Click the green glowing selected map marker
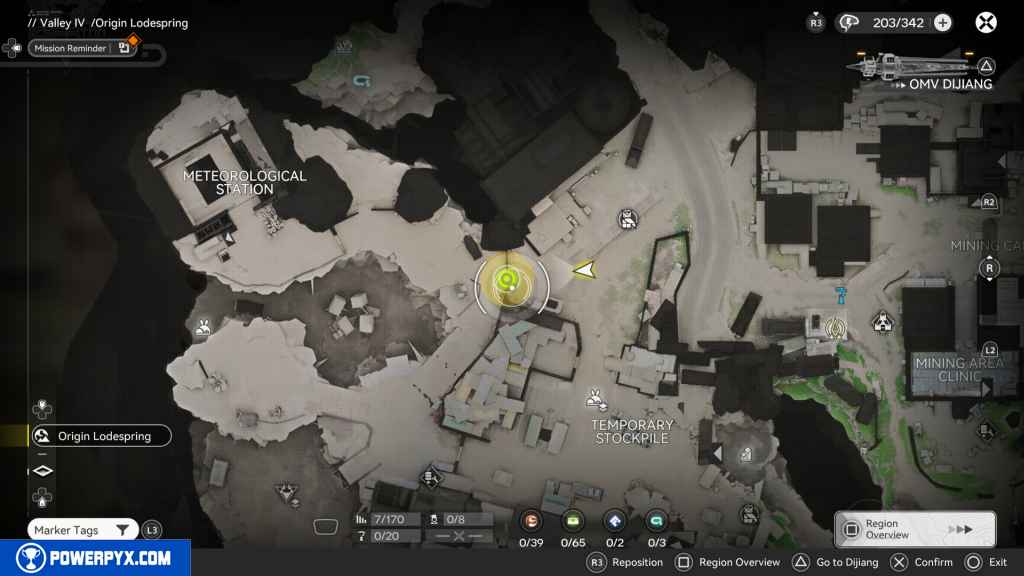1024x576 pixels. coord(507,281)
